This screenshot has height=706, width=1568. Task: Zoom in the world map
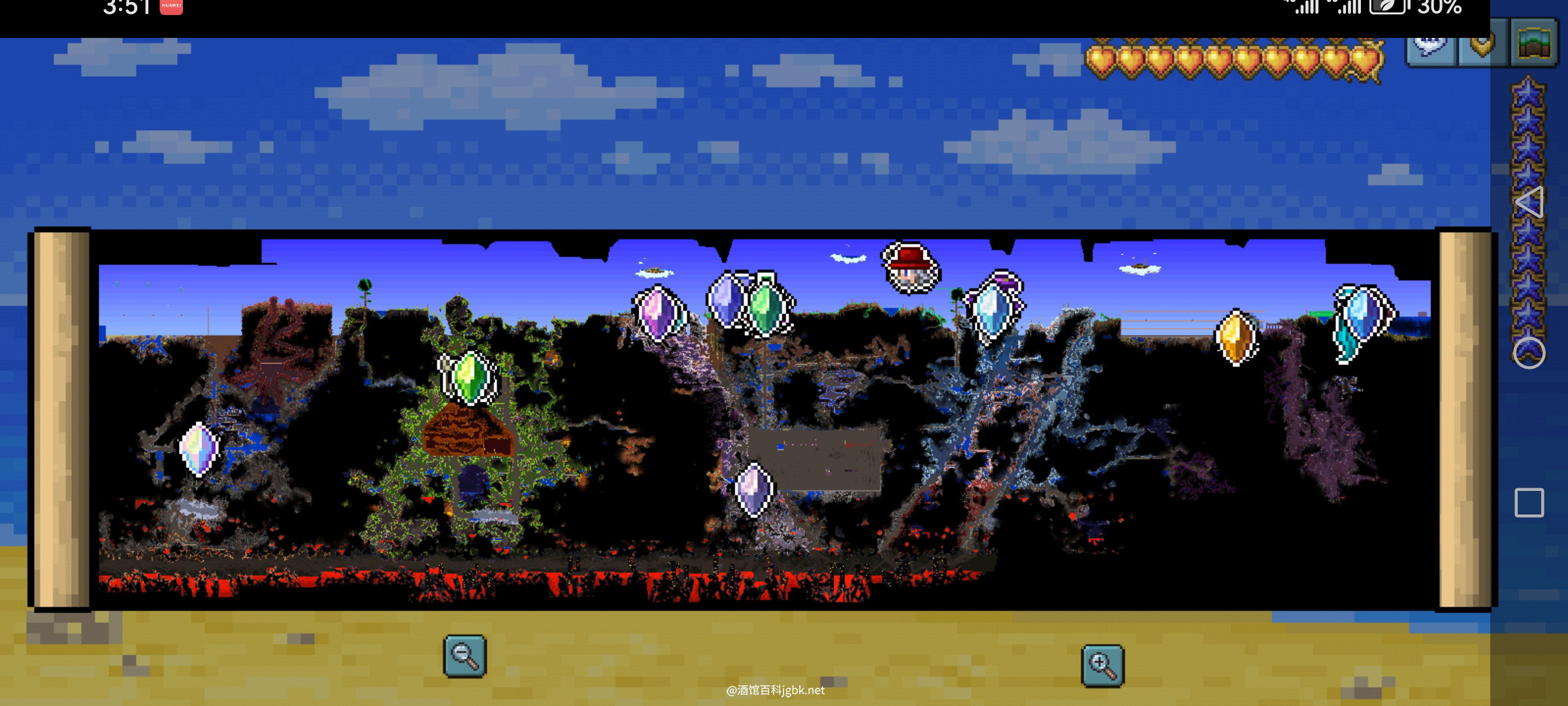click(x=1102, y=665)
